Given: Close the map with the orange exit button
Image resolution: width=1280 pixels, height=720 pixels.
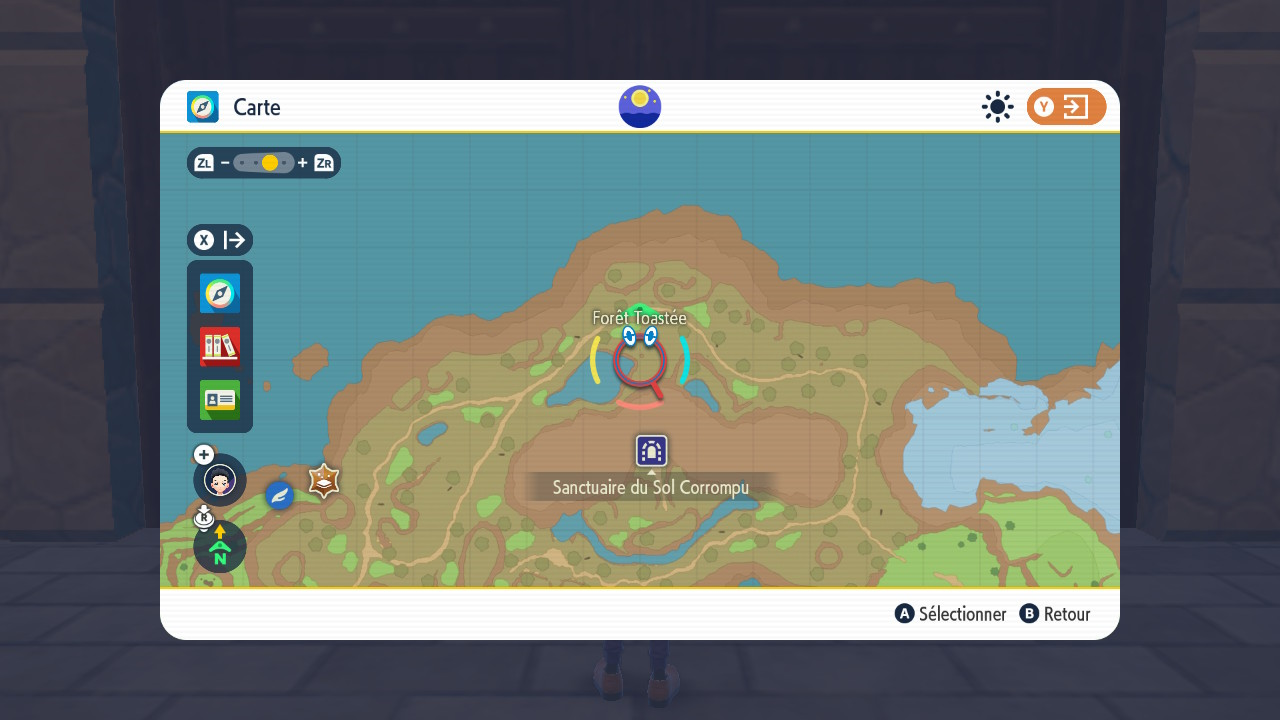Looking at the screenshot, I should 1066,107.
